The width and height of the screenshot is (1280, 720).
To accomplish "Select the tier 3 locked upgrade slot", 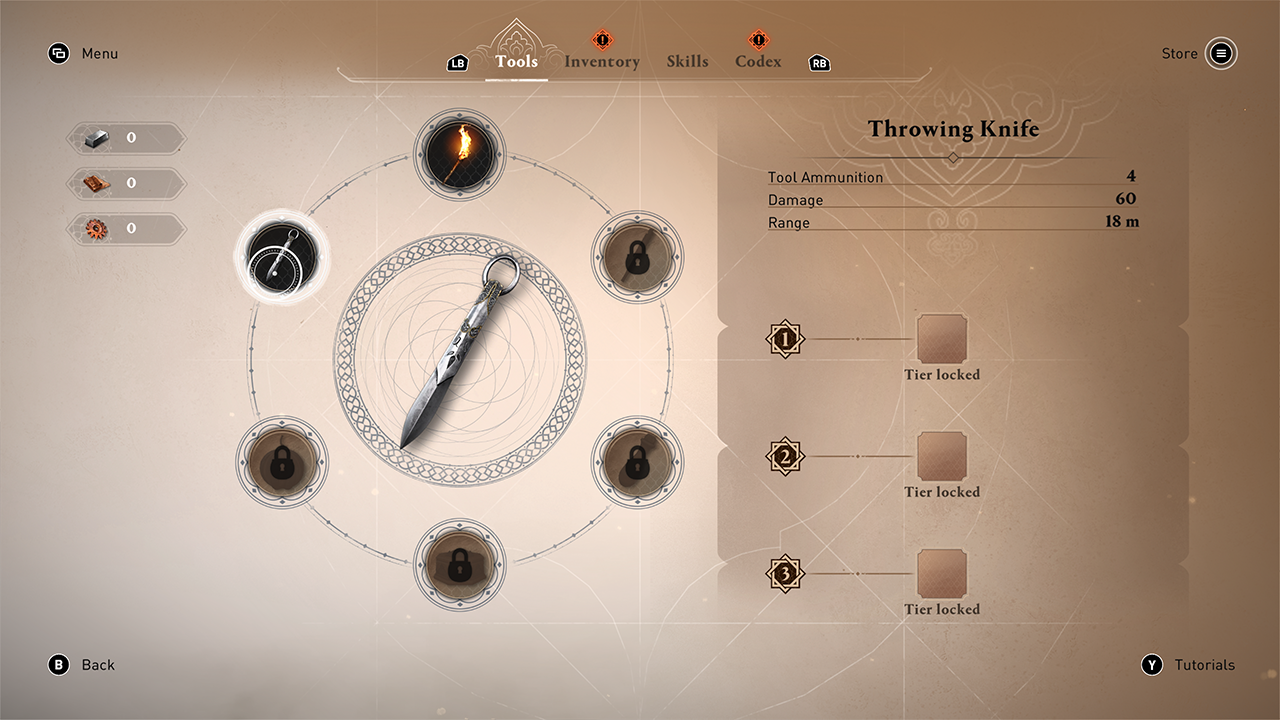I will (x=942, y=574).
